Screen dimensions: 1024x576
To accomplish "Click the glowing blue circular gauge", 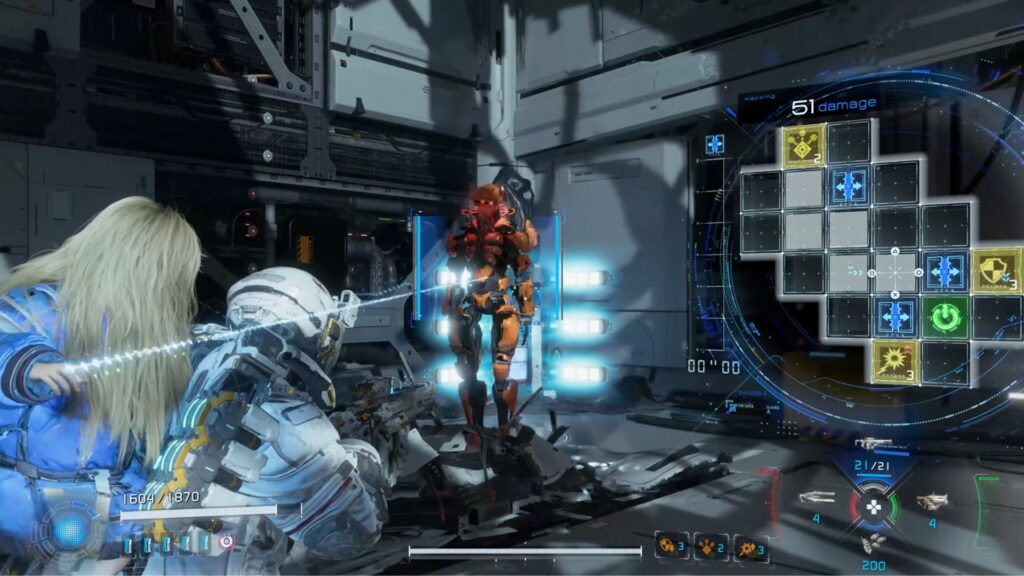I will click(69, 532).
